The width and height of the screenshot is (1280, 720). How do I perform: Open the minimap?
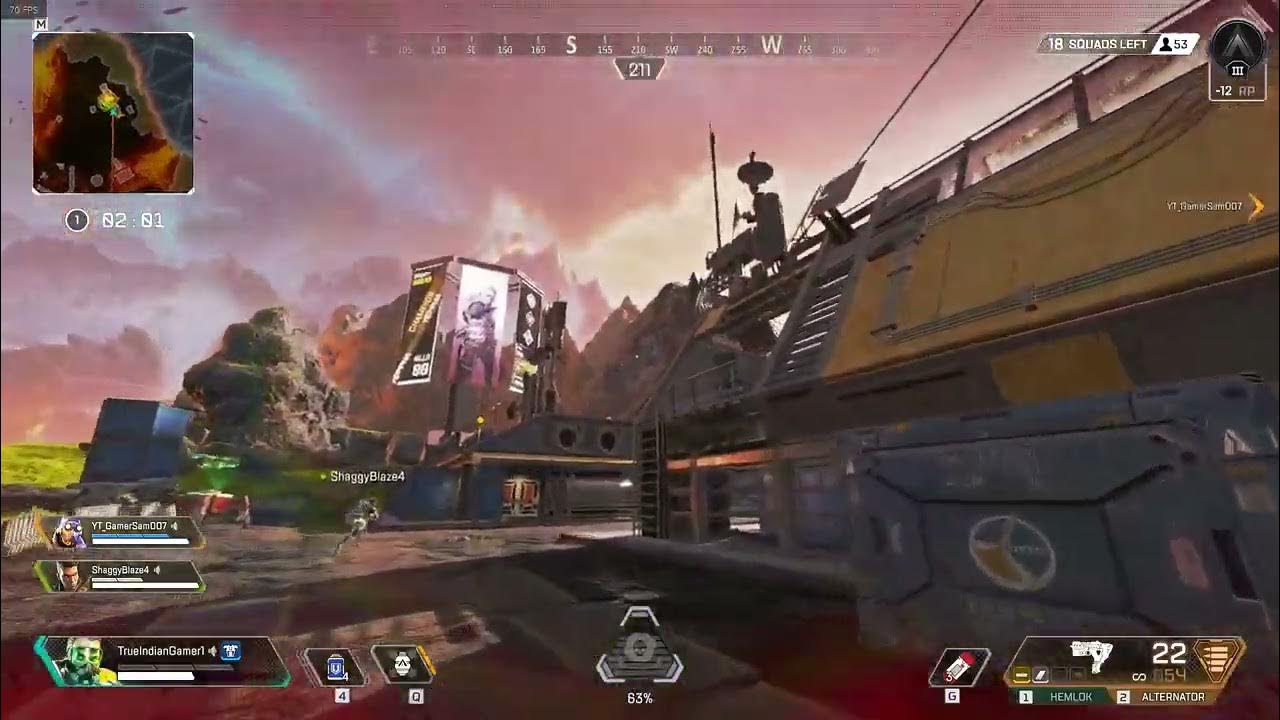pos(113,113)
